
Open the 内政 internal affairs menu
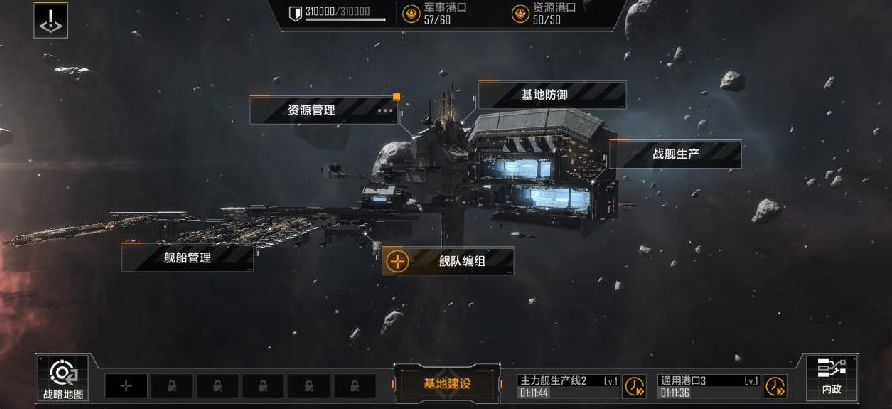831,378
